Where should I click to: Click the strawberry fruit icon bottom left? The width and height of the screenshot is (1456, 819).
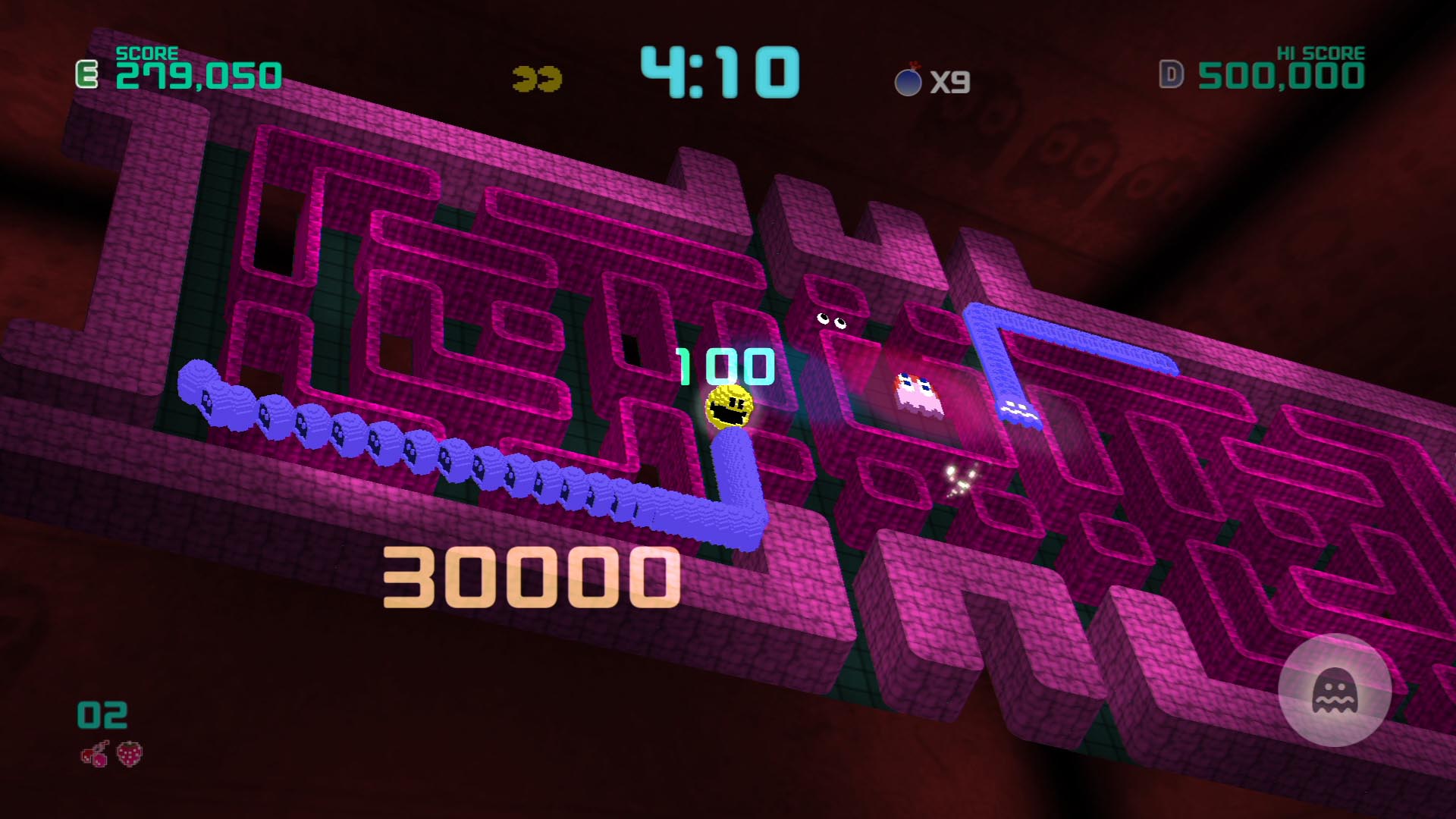(x=130, y=755)
